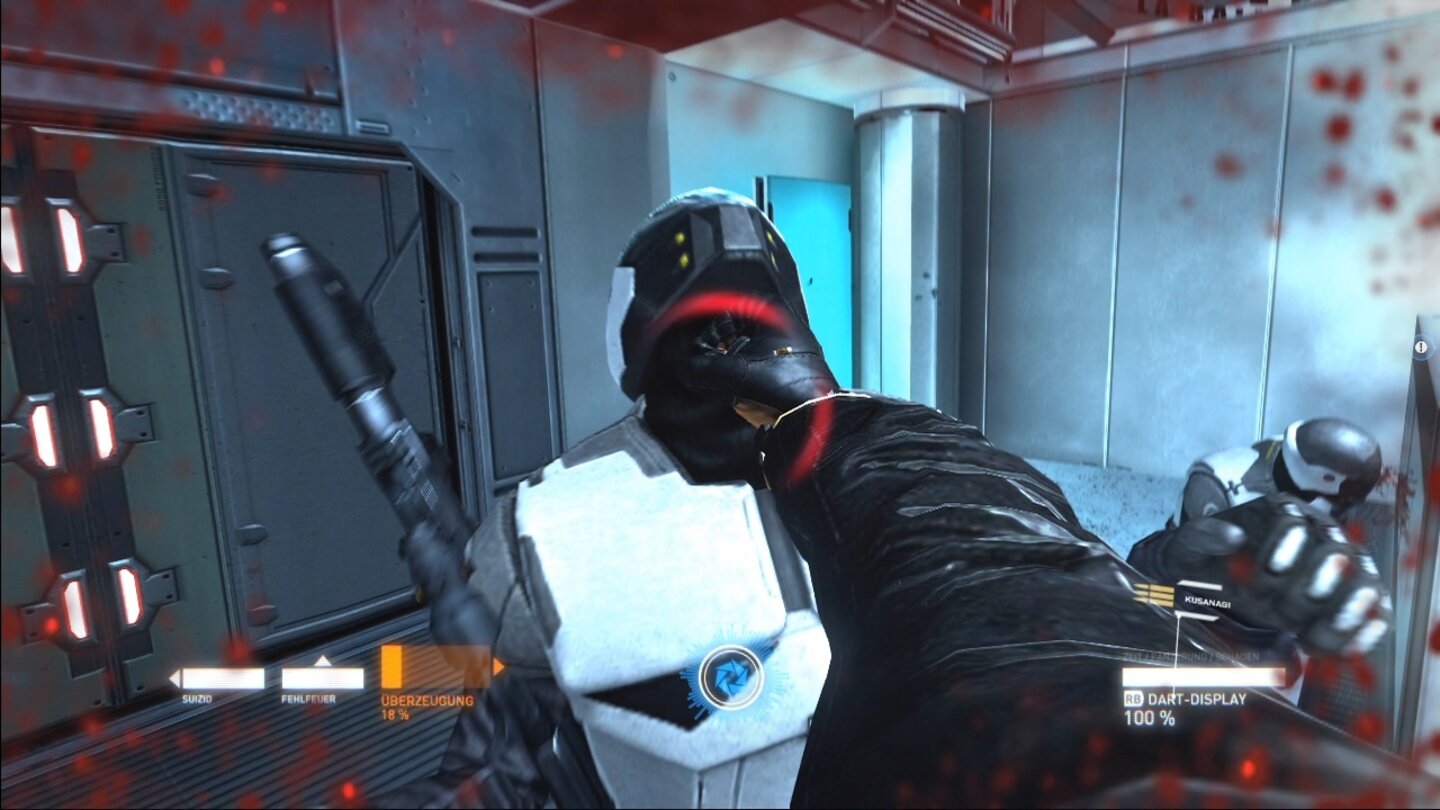
Task: Click the 100 % readout text
Action: [x=1150, y=718]
